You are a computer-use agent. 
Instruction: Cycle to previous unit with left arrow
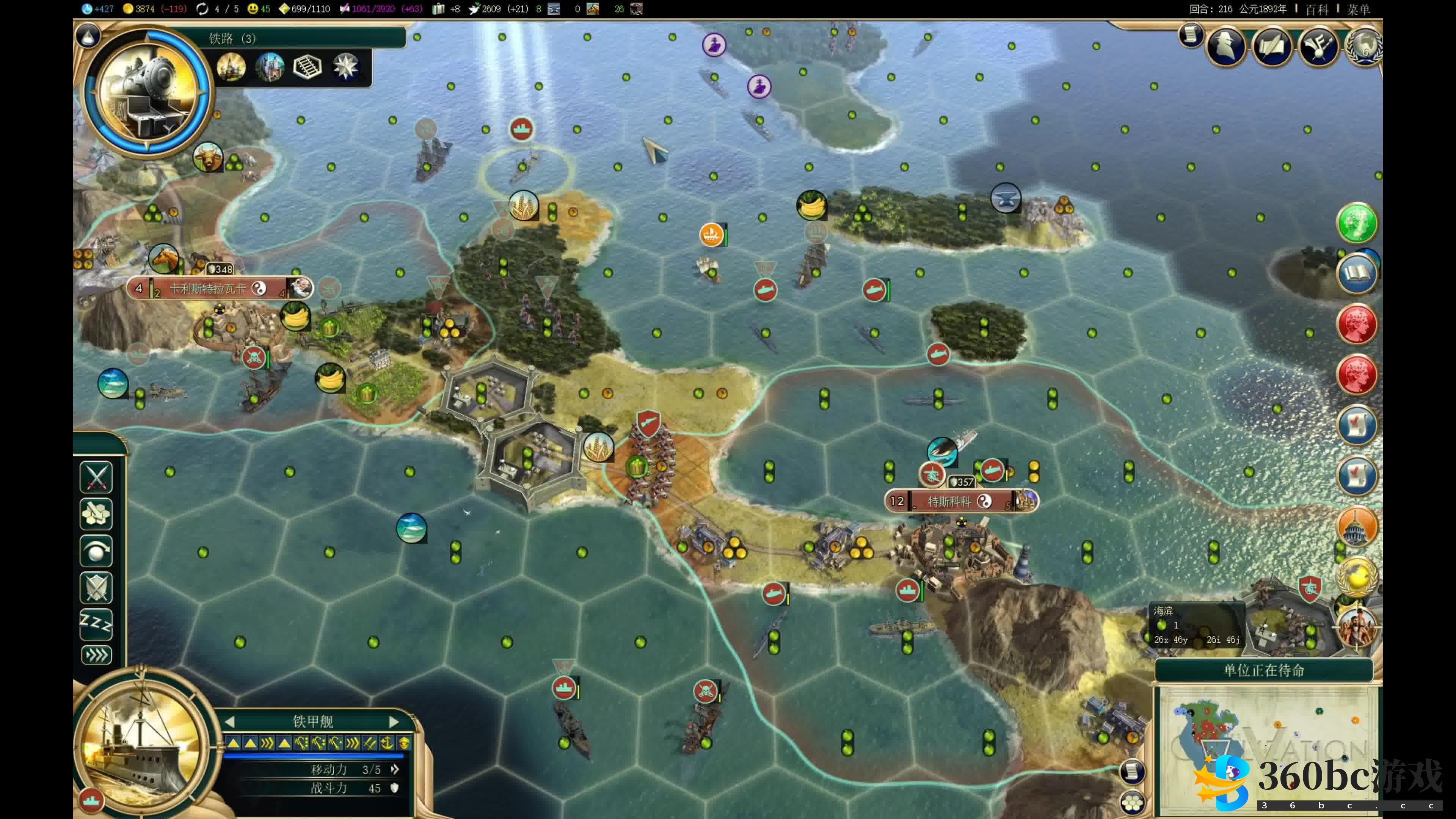point(229,722)
